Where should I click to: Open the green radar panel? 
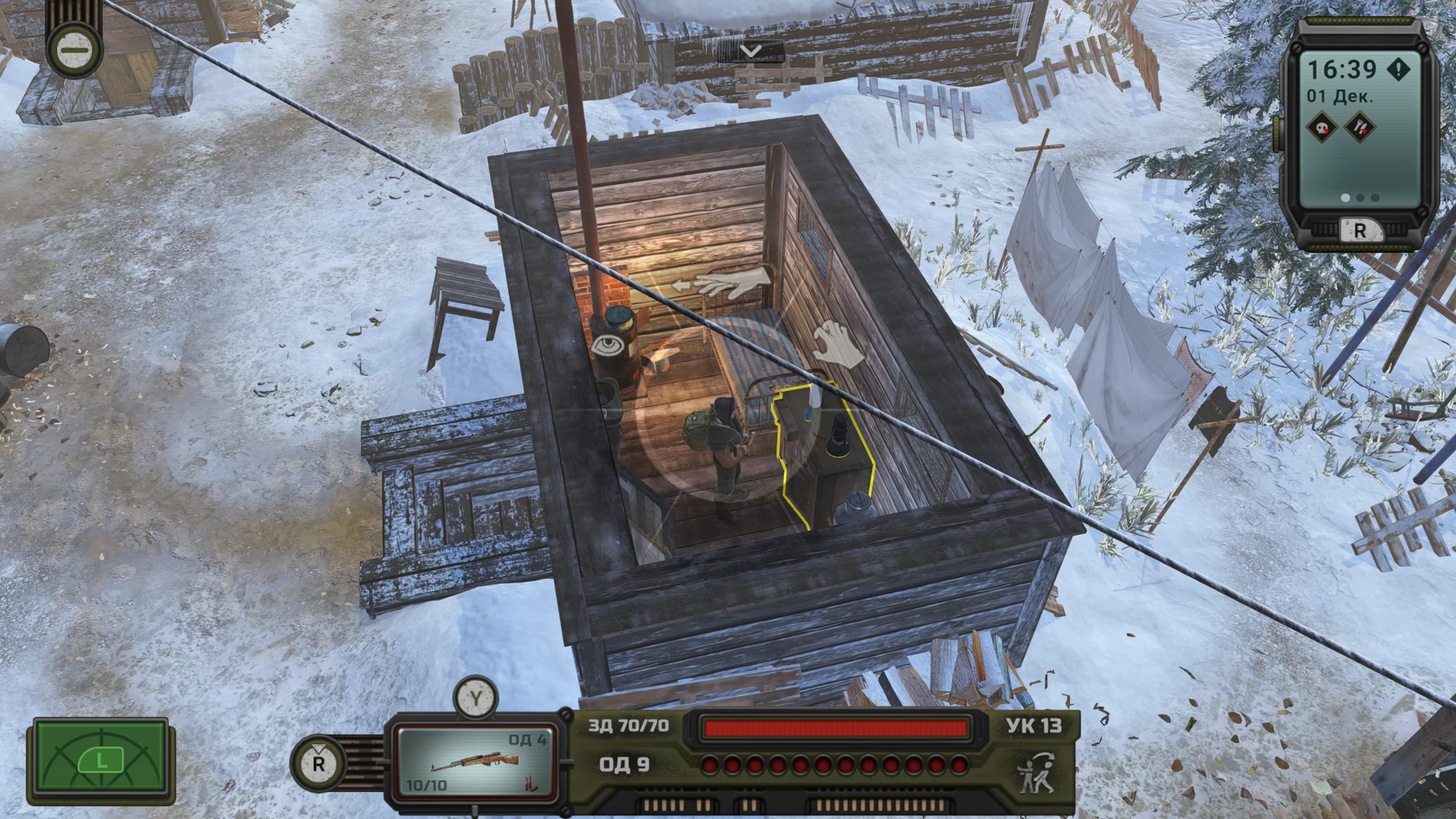[101, 761]
